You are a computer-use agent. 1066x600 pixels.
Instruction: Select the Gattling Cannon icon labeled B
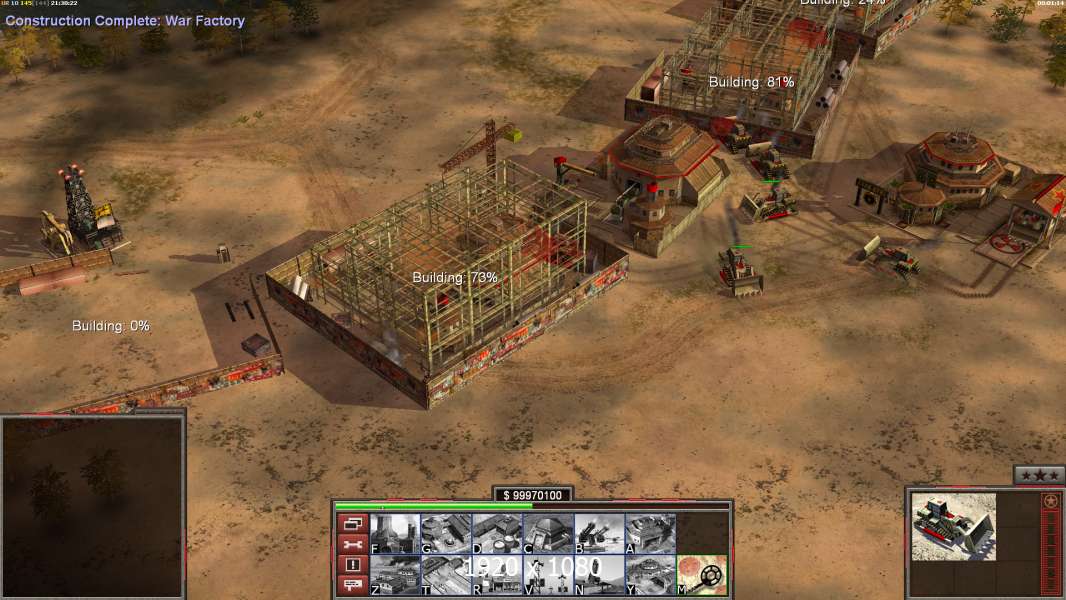(x=599, y=534)
